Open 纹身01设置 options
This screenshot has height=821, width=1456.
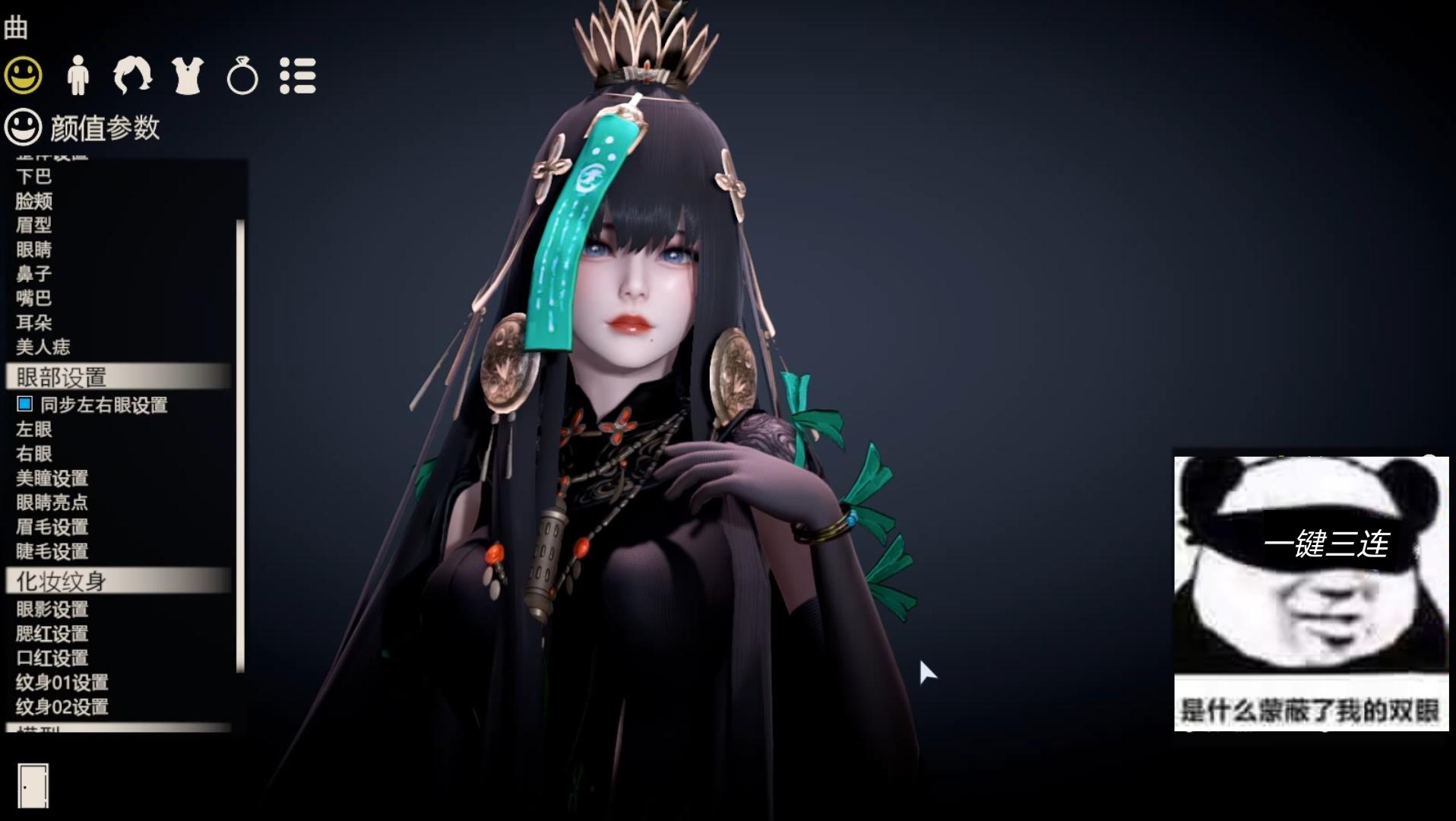[61, 683]
